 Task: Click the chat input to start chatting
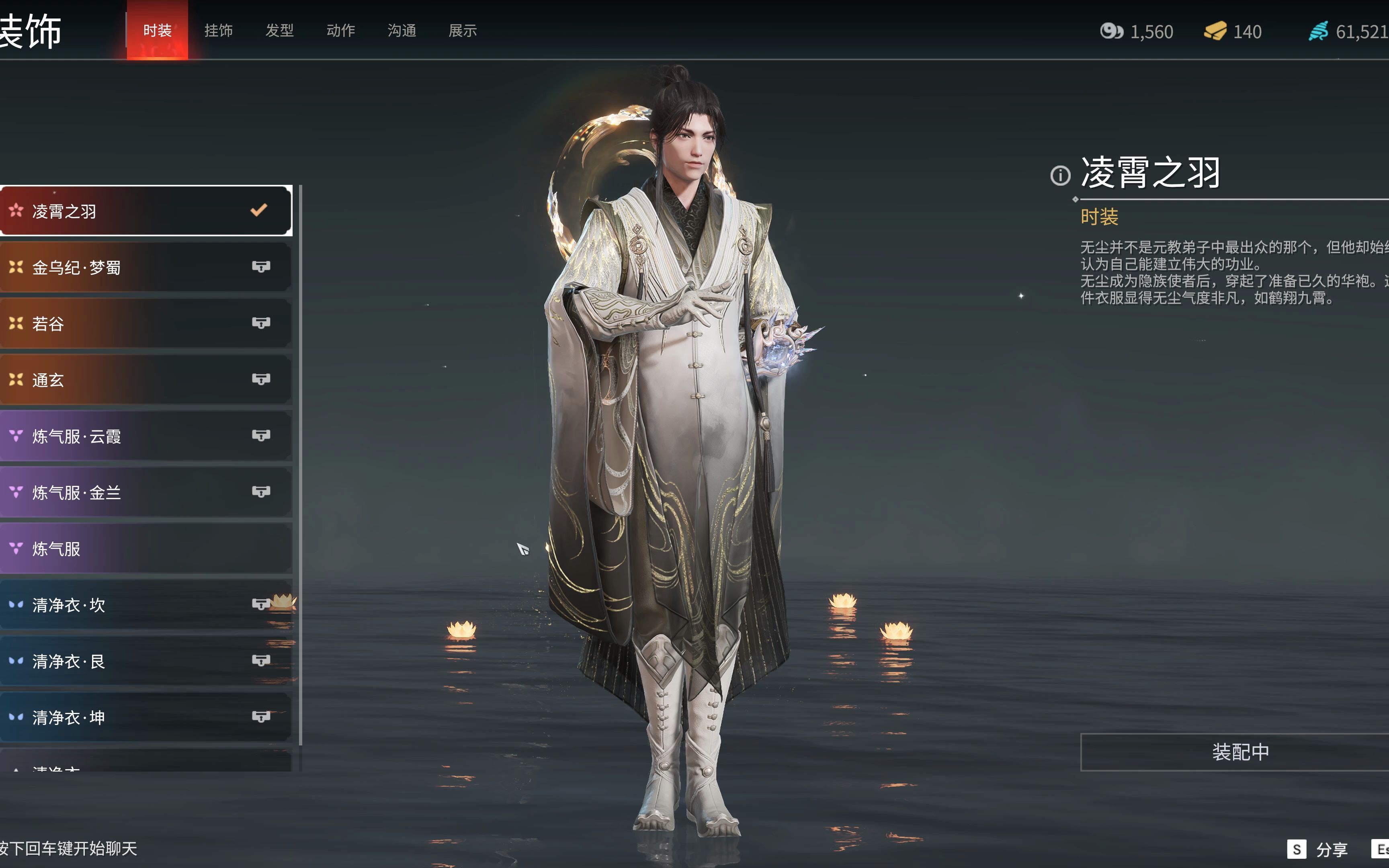[x=69, y=848]
